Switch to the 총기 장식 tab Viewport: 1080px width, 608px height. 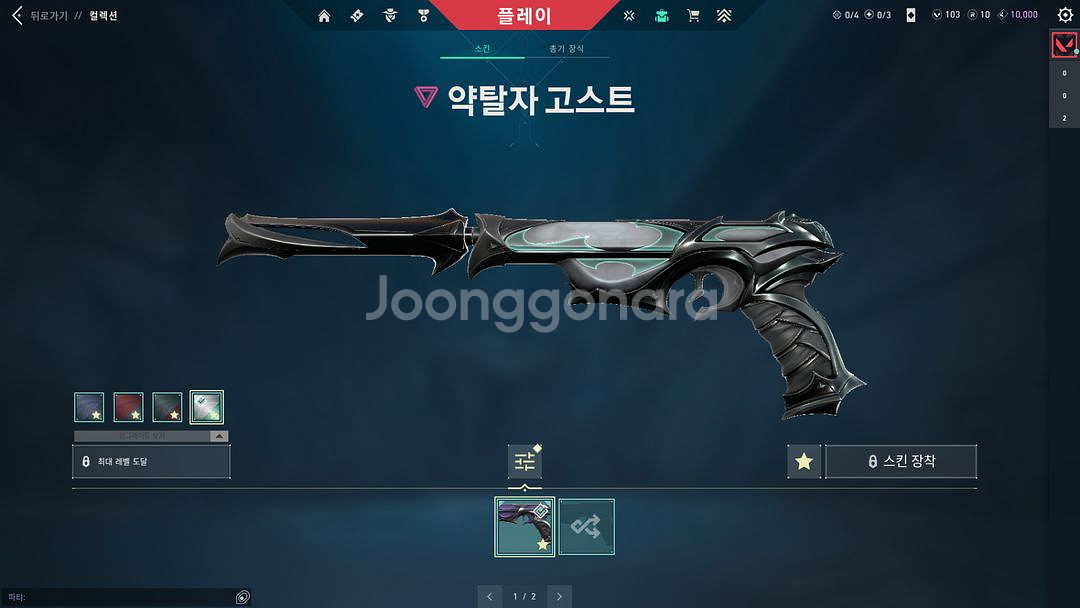[566, 48]
